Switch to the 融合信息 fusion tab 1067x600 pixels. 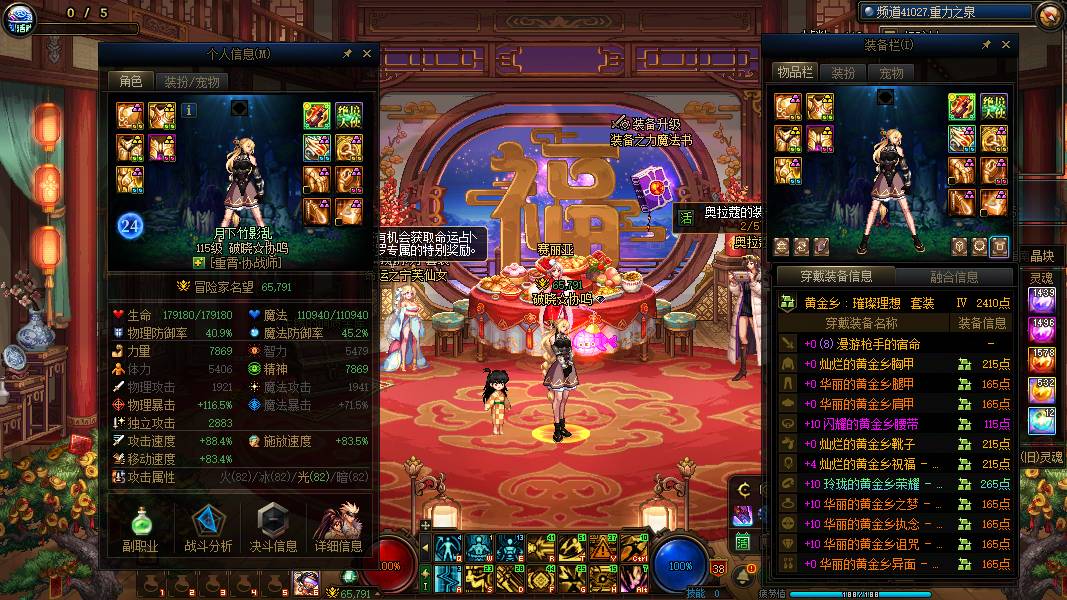point(953,277)
